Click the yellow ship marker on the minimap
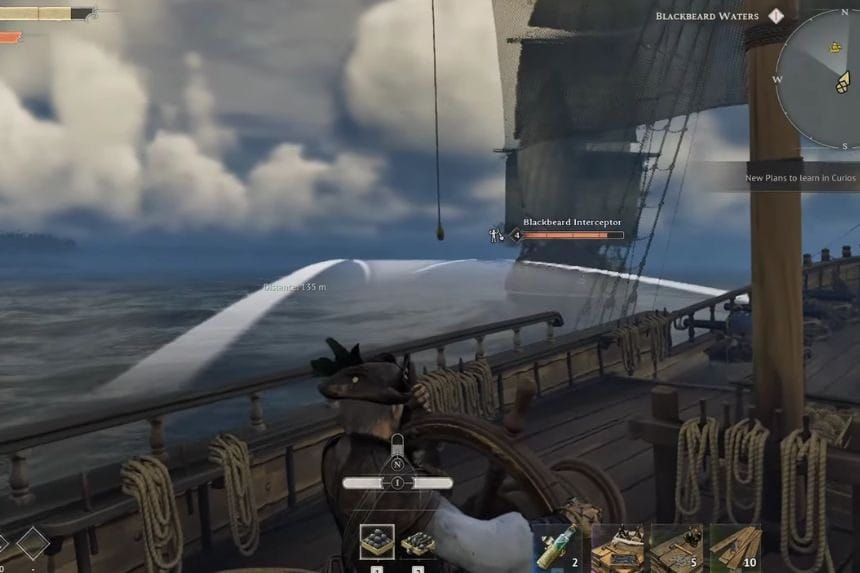860x573 pixels. (833, 47)
